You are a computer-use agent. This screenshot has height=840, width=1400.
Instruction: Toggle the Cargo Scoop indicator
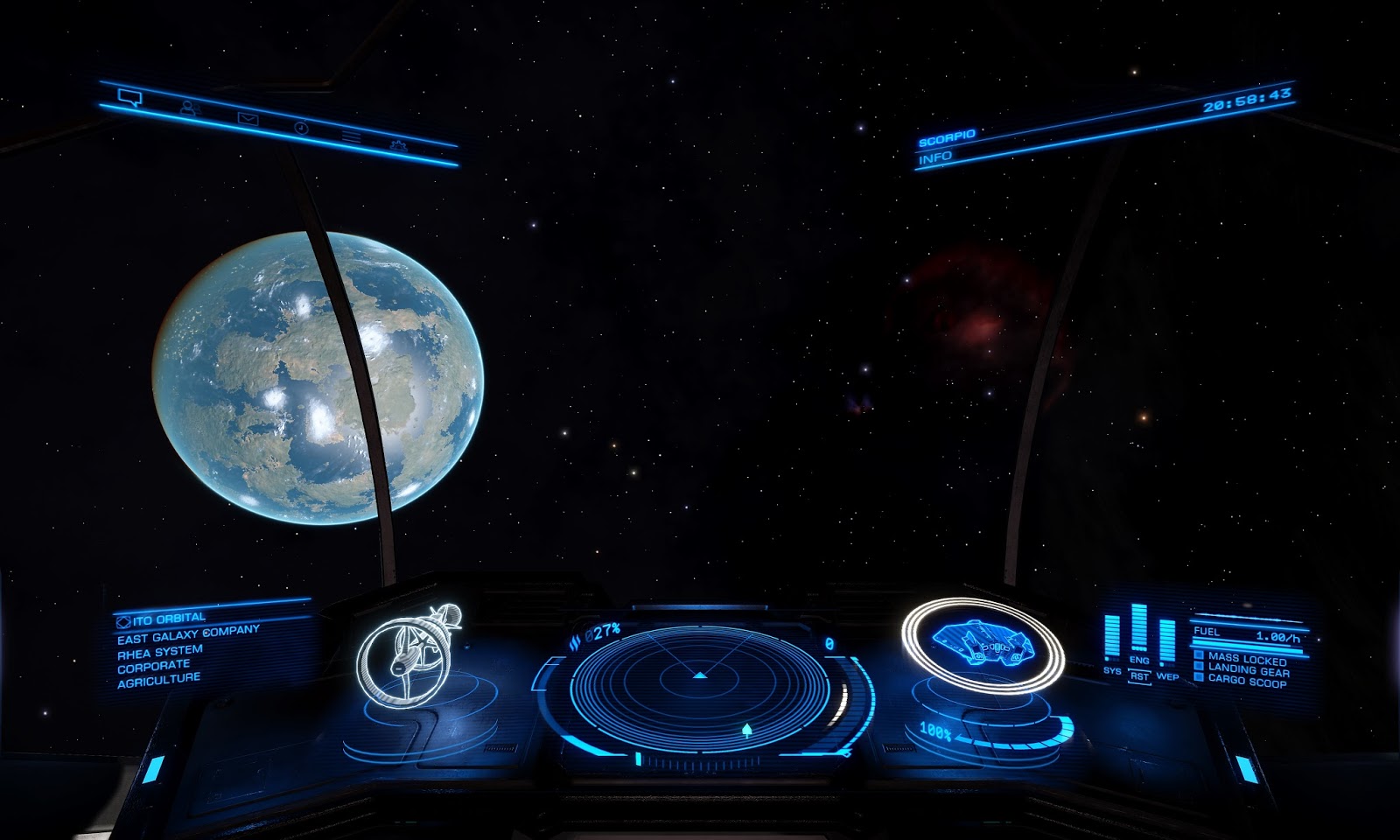coord(1246,681)
